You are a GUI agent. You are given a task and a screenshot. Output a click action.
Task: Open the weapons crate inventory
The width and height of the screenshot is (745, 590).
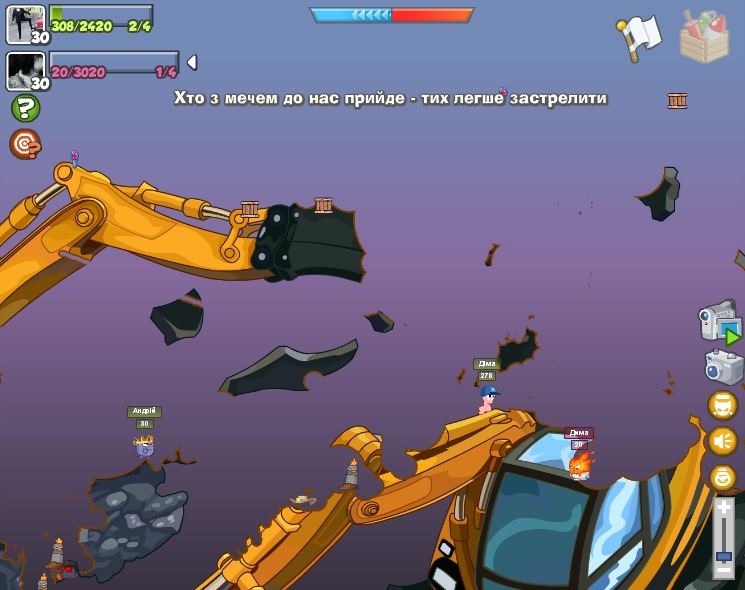(x=703, y=37)
